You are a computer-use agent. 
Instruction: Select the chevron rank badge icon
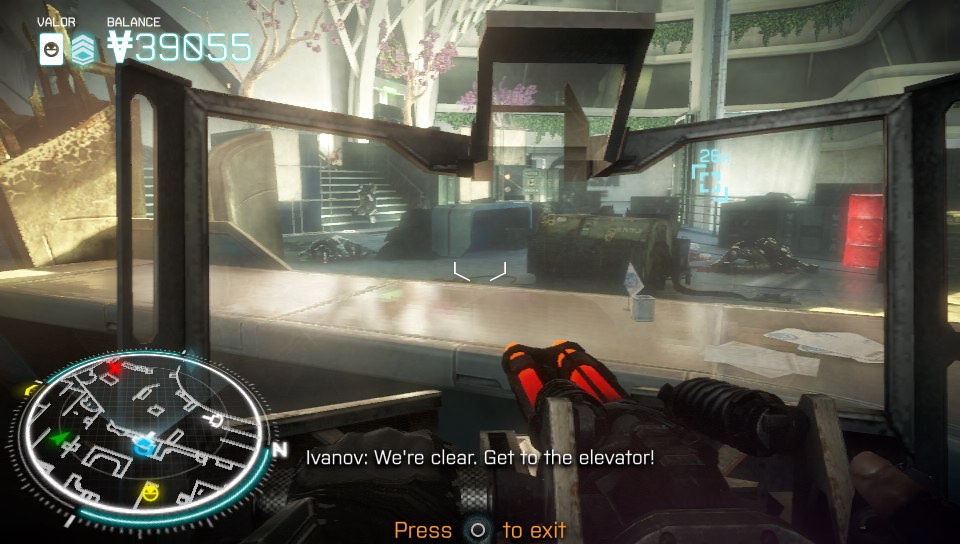(x=82, y=48)
